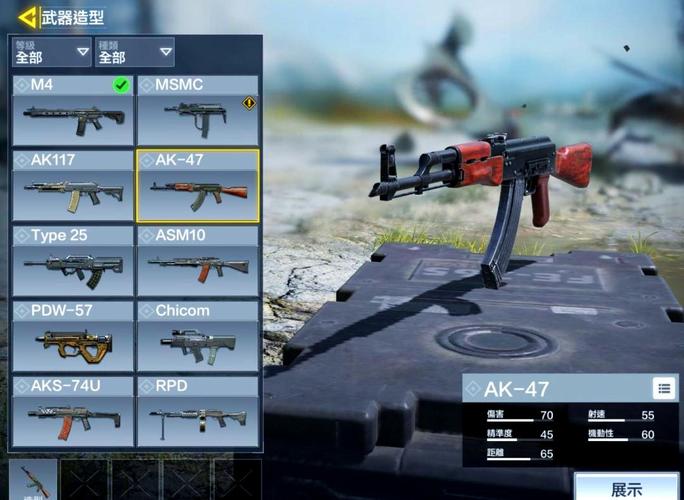
Task: Choose the Type 25 weapon tile
Action: pos(73,261)
